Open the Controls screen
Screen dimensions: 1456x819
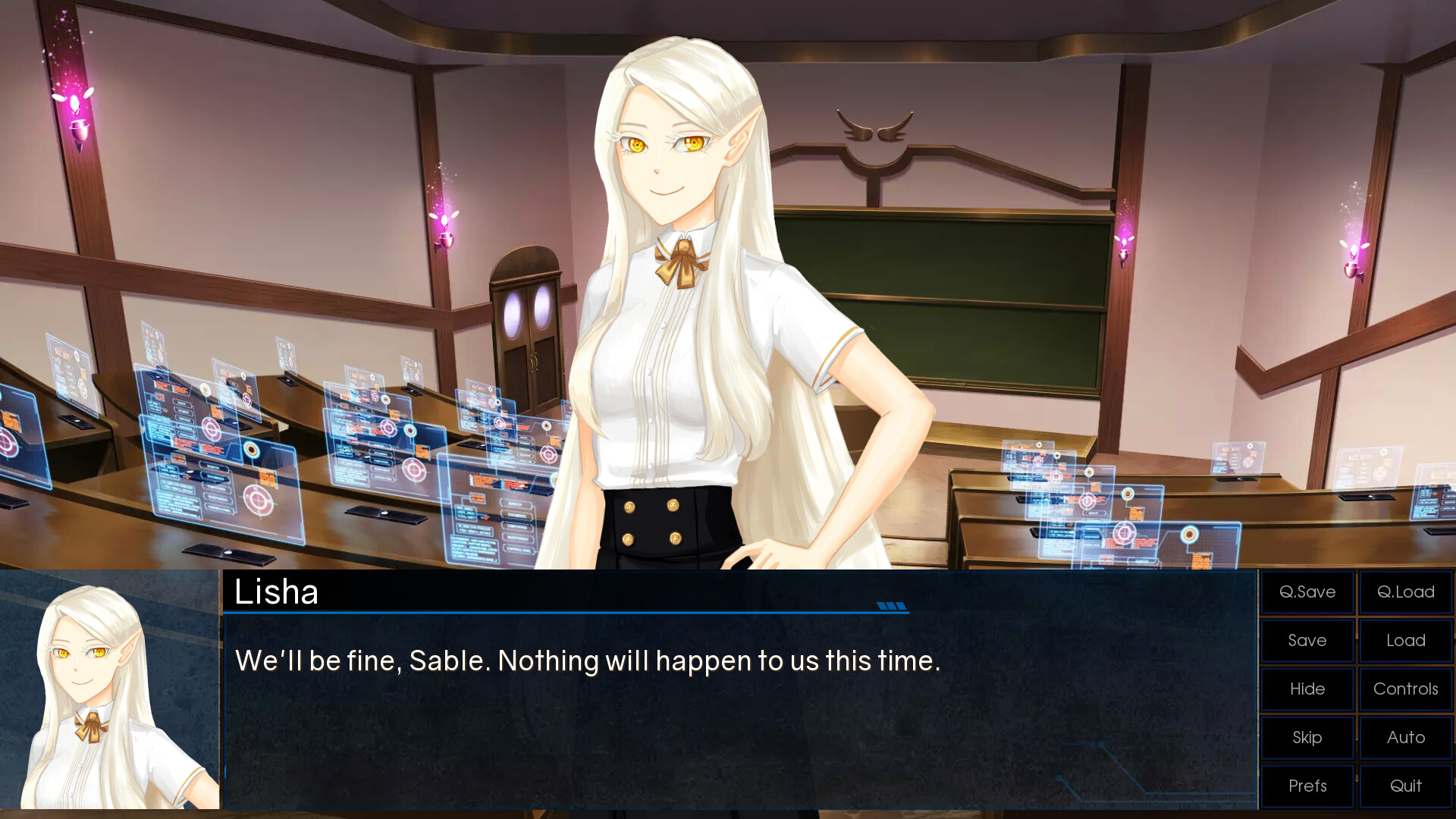[1405, 689]
